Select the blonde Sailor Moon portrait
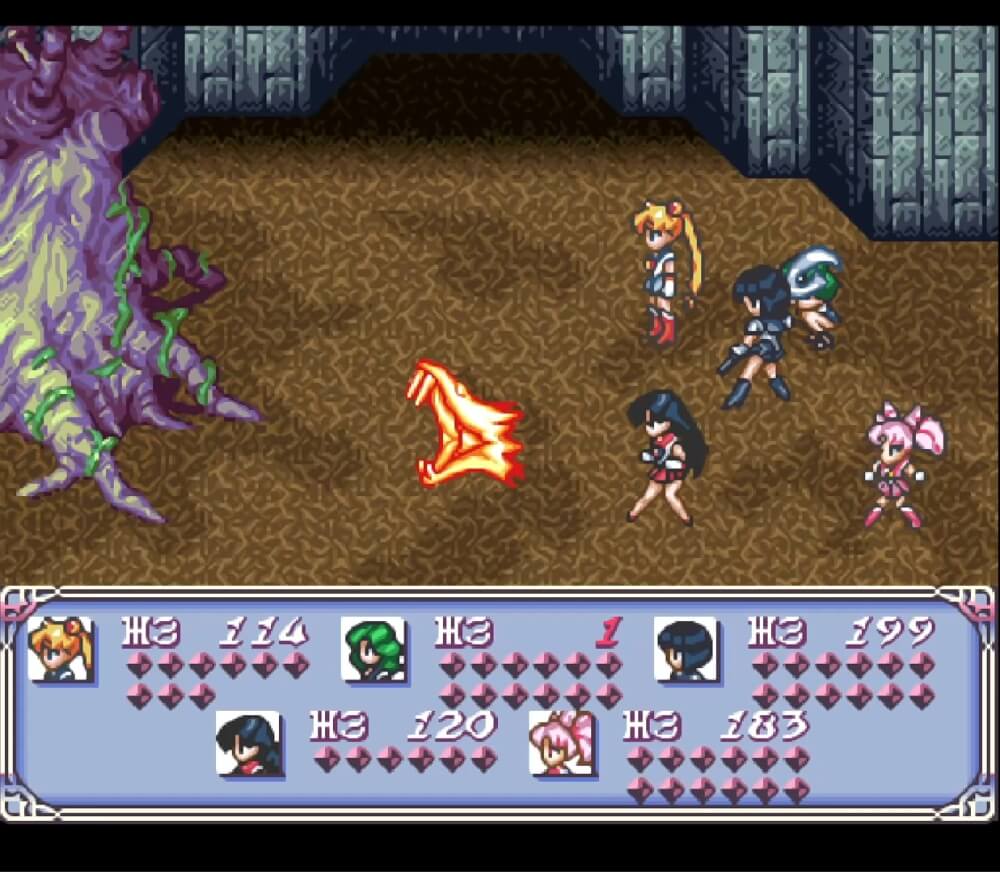 coord(61,649)
